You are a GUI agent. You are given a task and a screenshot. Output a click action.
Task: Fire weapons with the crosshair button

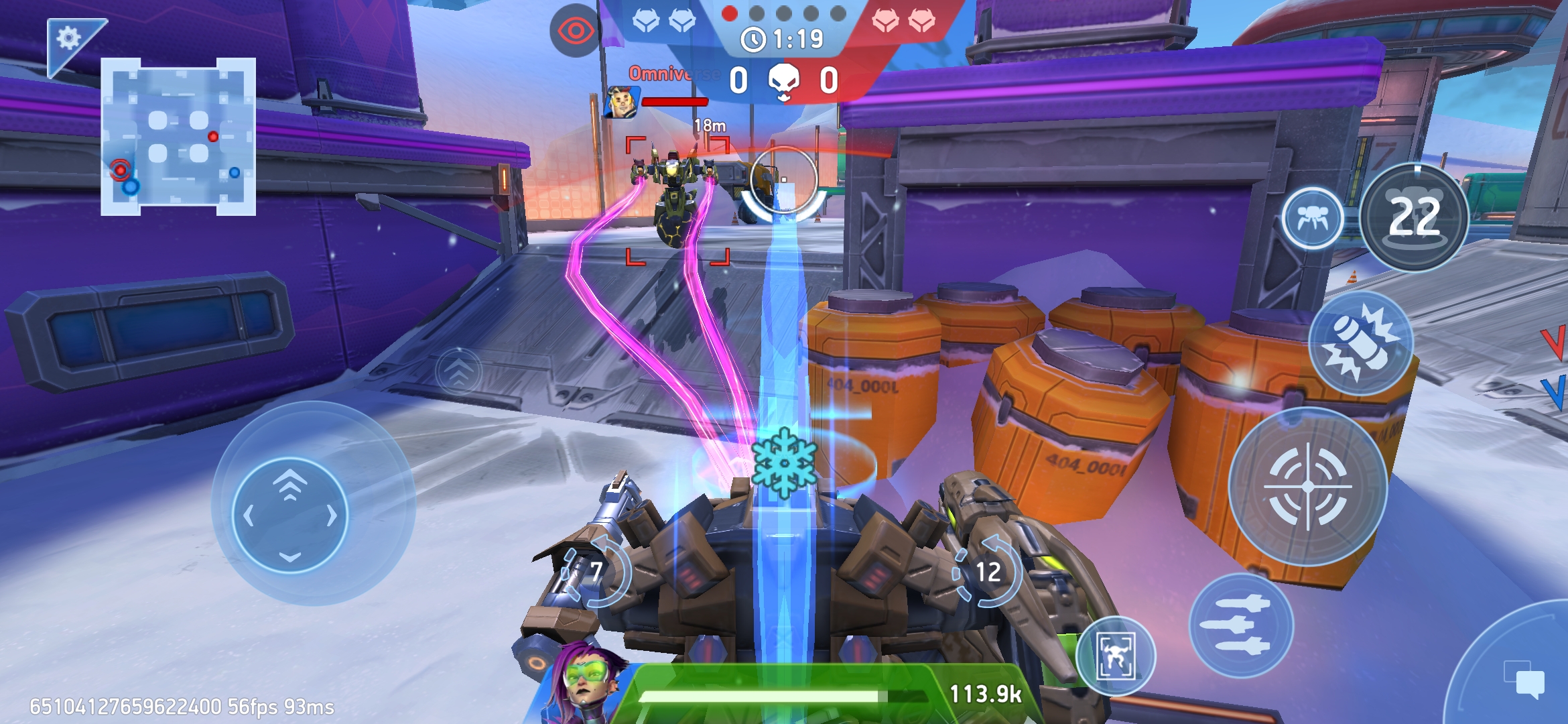(1307, 487)
